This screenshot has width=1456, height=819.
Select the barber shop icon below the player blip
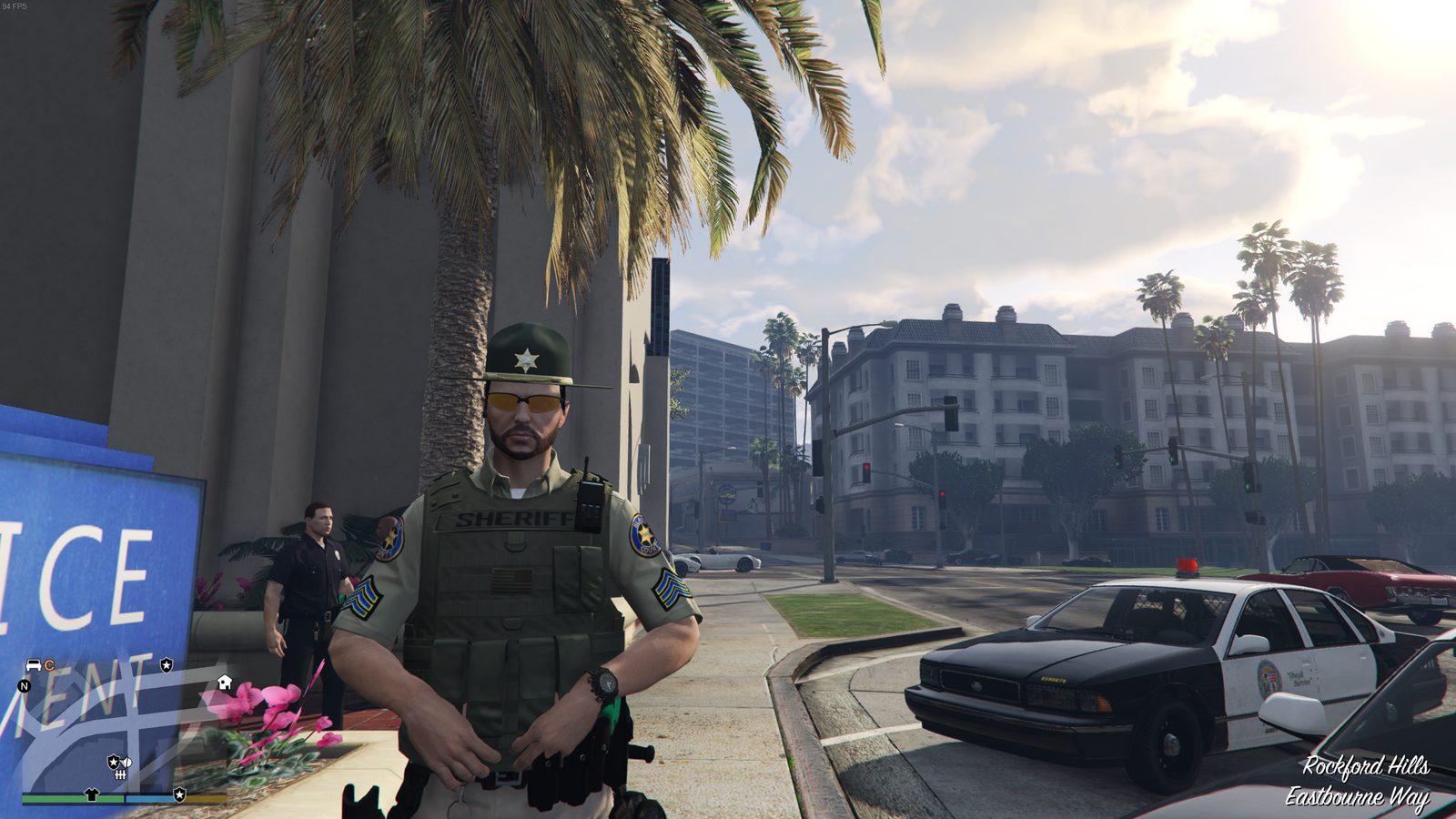point(120,774)
